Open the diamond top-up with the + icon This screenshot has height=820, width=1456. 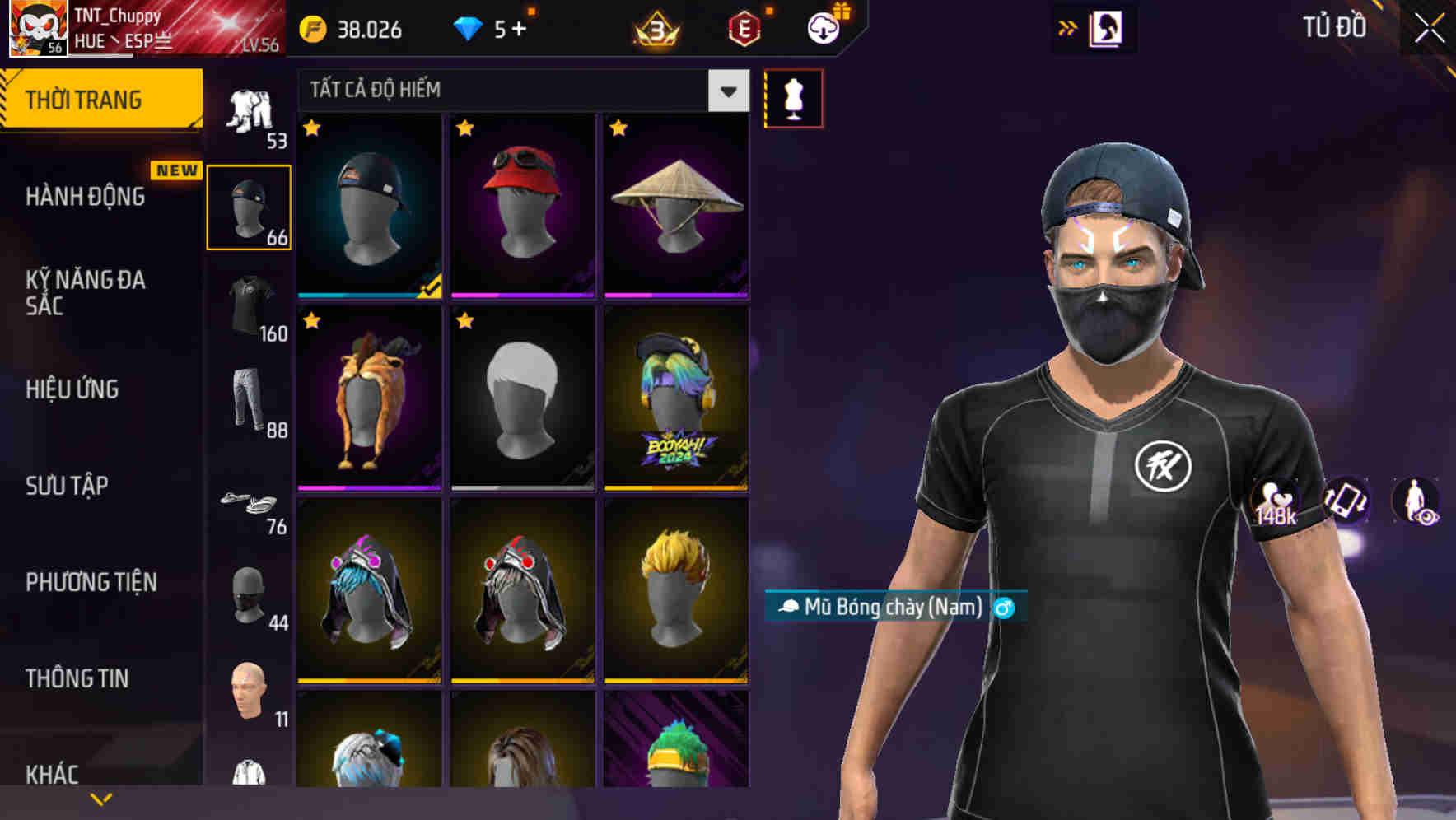(518, 30)
